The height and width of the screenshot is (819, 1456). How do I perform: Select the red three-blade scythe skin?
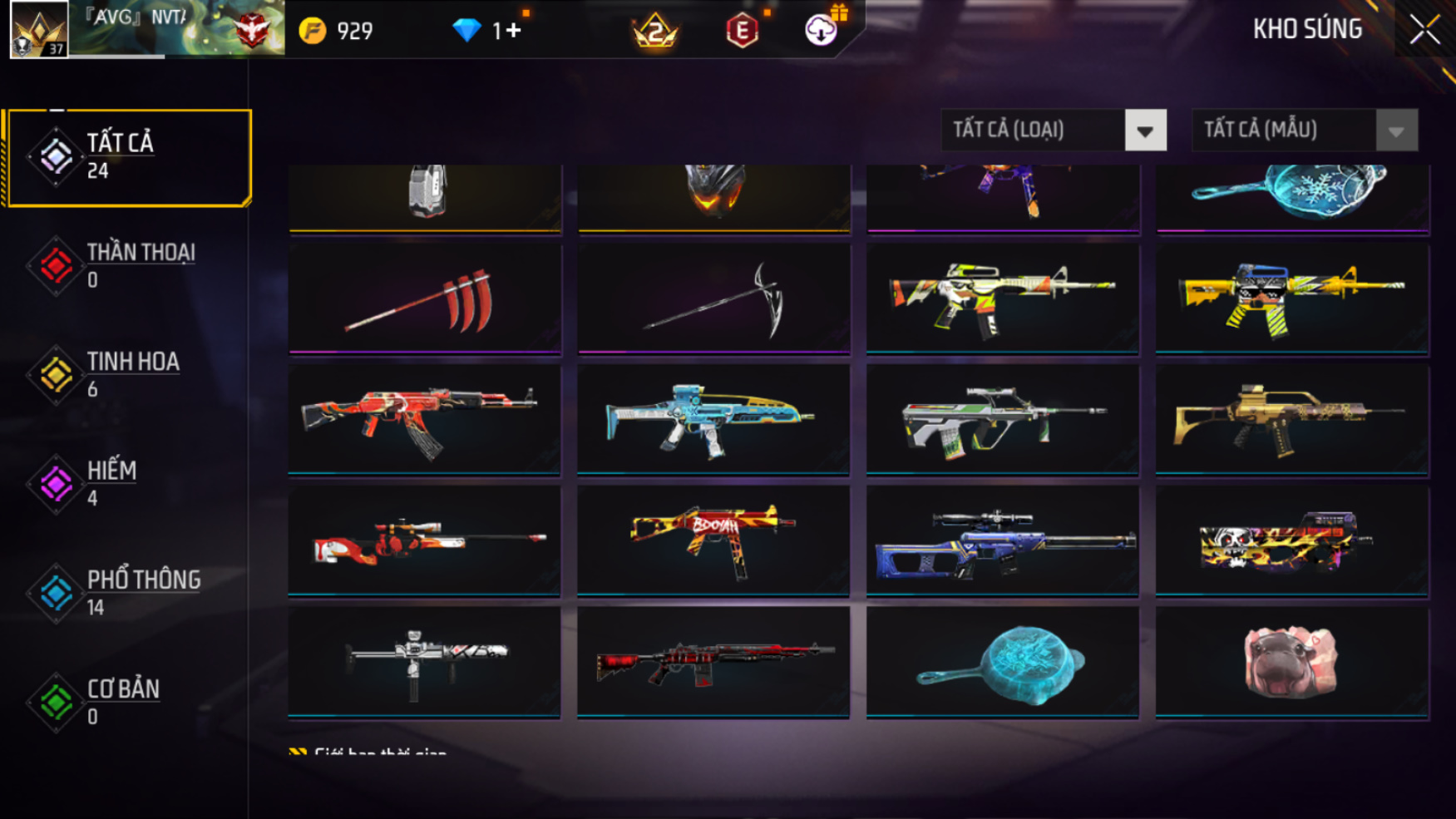tap(425, 299)
